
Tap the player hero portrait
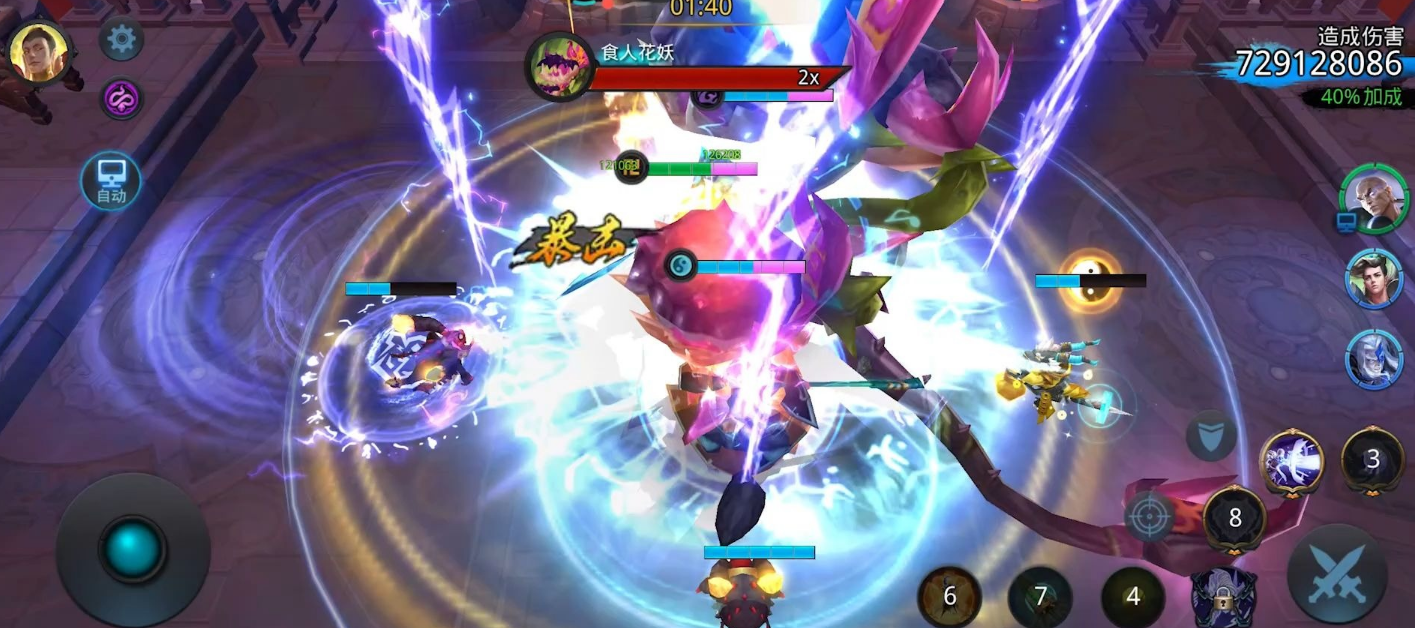click(x=39, y=52)
